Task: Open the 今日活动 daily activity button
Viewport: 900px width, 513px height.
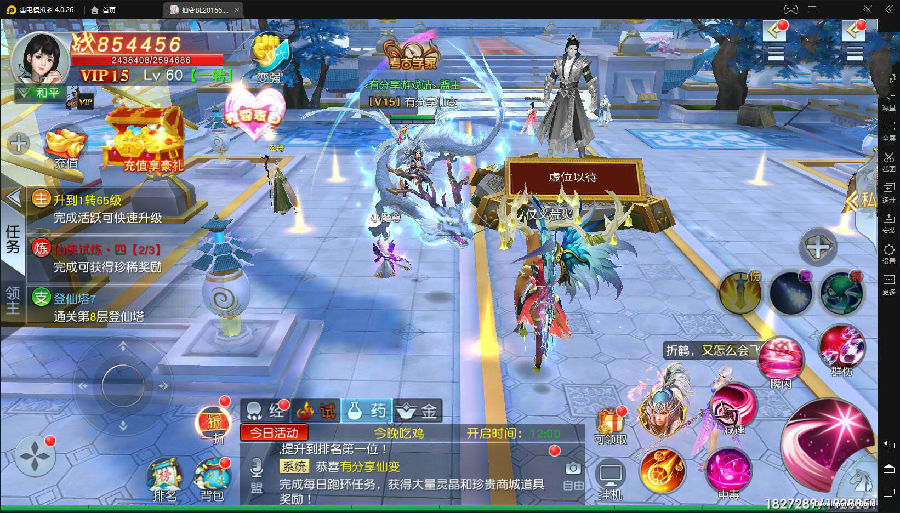Action: coord(273,433)
